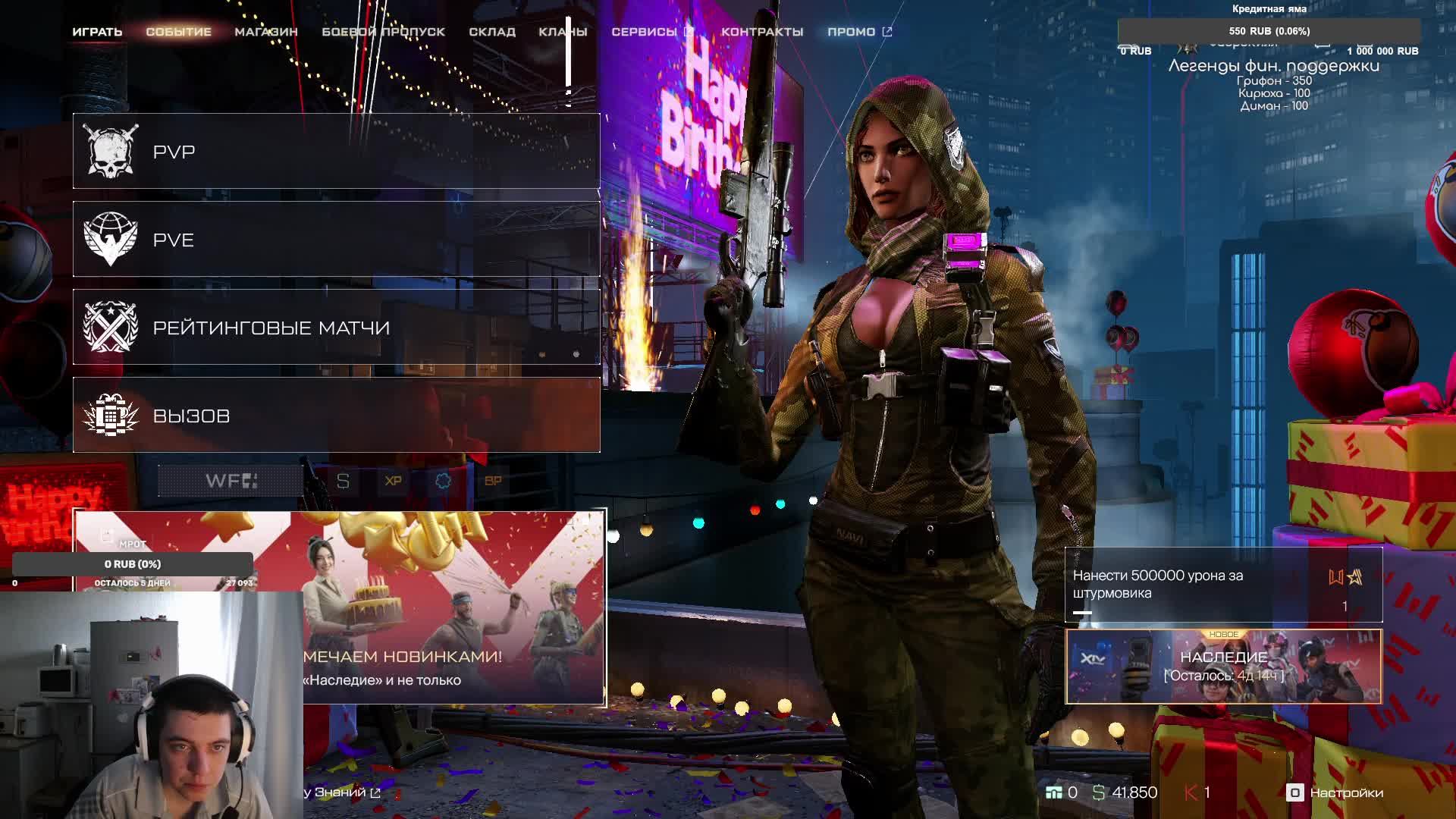Open Настройки settings

1335,792
